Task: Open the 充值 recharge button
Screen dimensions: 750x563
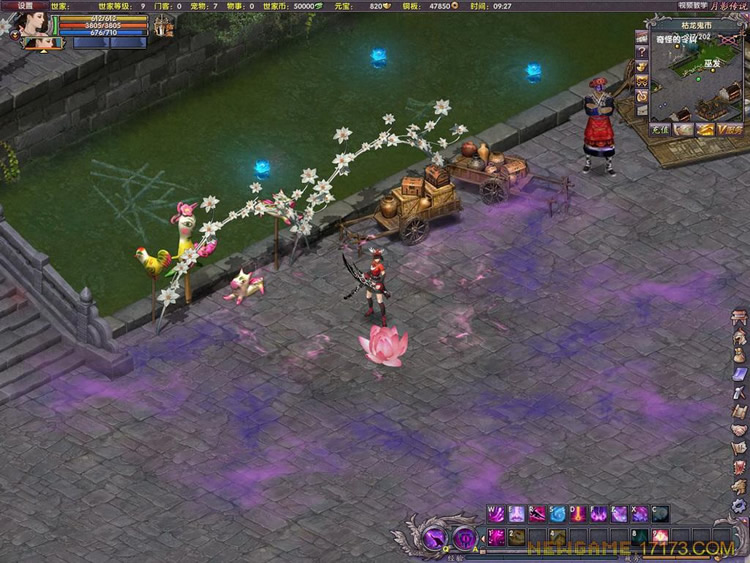Action: click(659, 129)
